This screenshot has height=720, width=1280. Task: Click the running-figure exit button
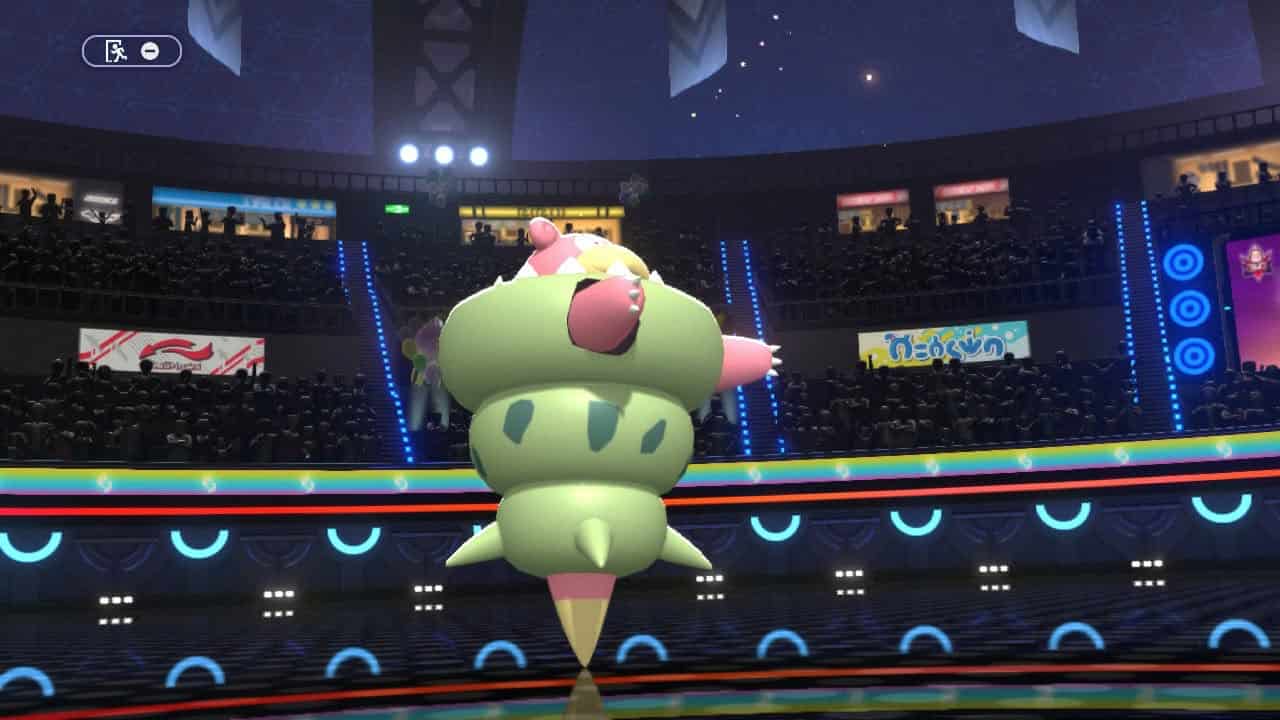click(x=118, y=51)
